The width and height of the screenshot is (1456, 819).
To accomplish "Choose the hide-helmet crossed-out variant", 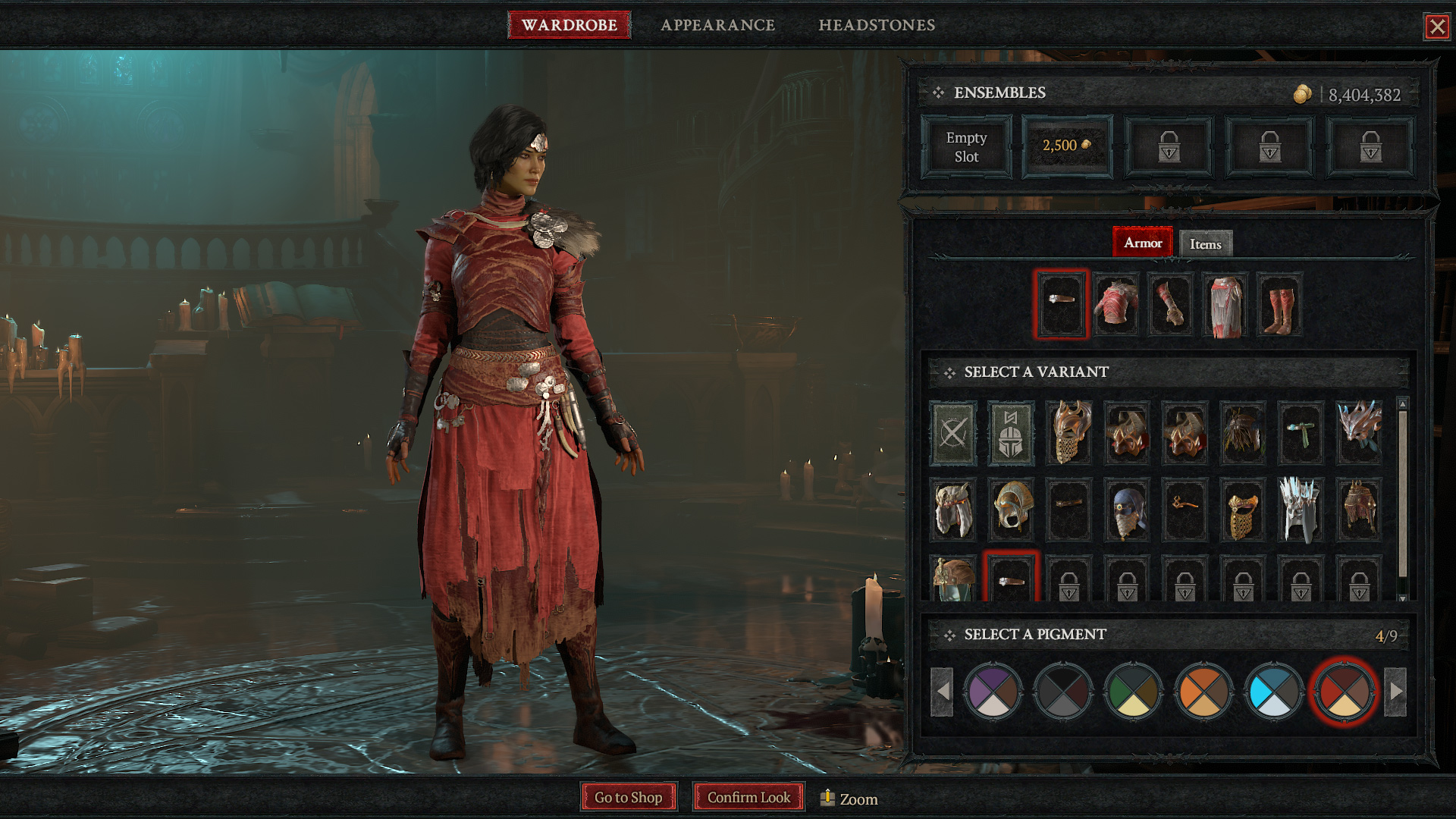I will 953,433.
